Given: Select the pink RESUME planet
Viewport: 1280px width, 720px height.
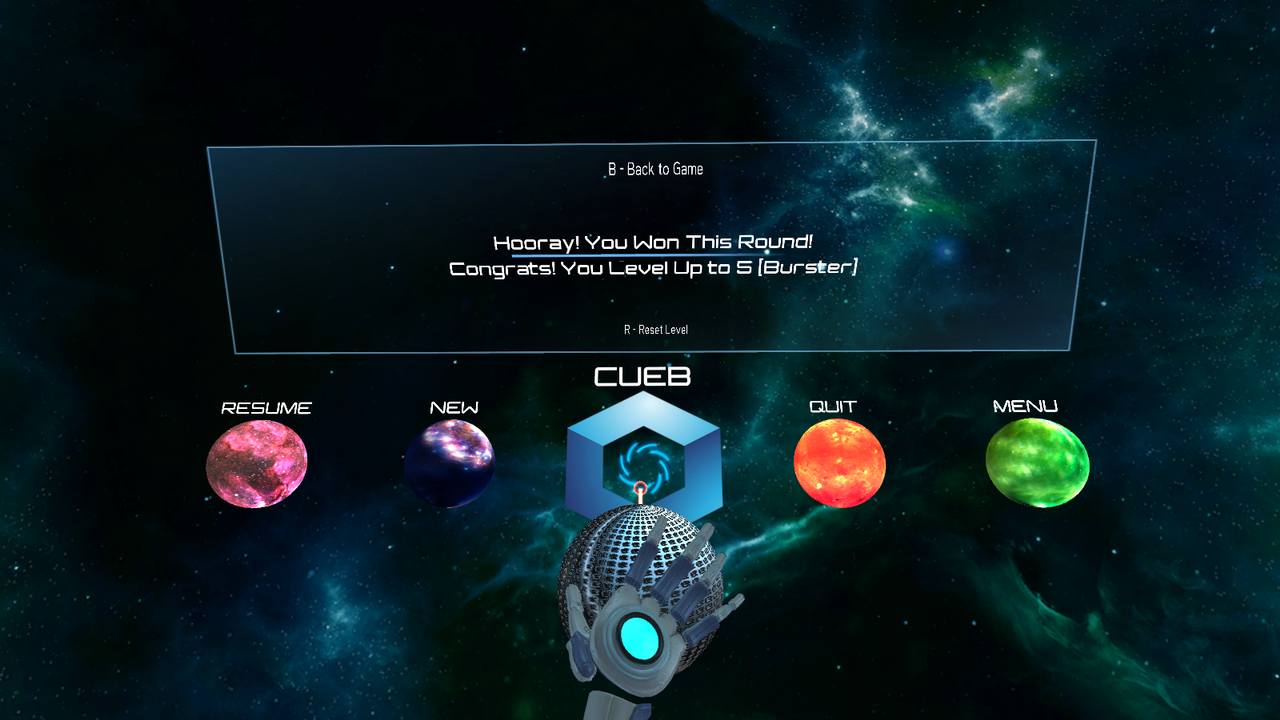Looking at the screenshot, I should click(257, 463).
